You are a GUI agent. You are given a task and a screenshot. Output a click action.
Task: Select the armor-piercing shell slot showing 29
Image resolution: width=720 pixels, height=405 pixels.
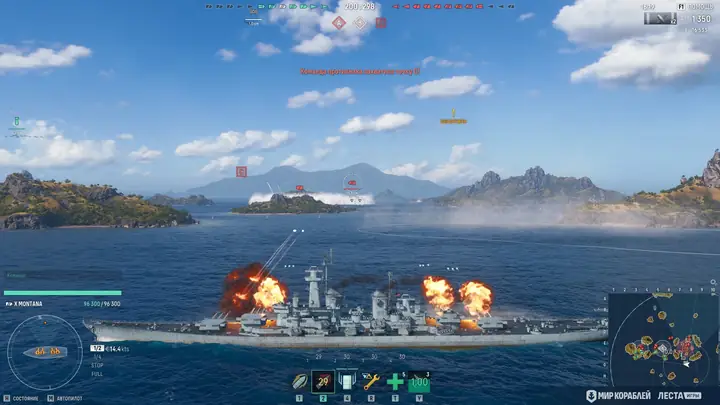tap(322, 381)
